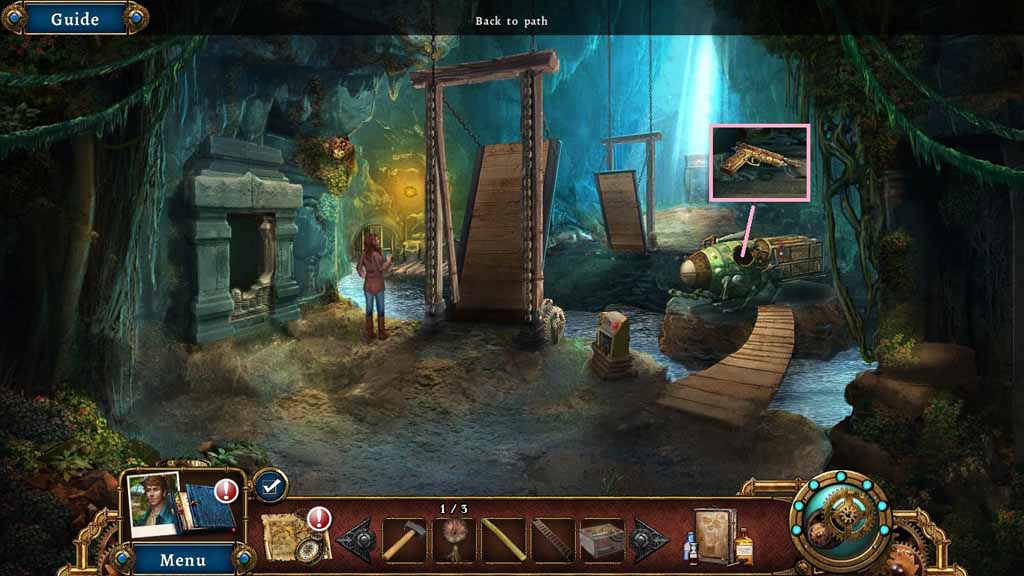Select the yellow rod inventory item
This screenshot has width=1024, height=576.
coord(503,540)
